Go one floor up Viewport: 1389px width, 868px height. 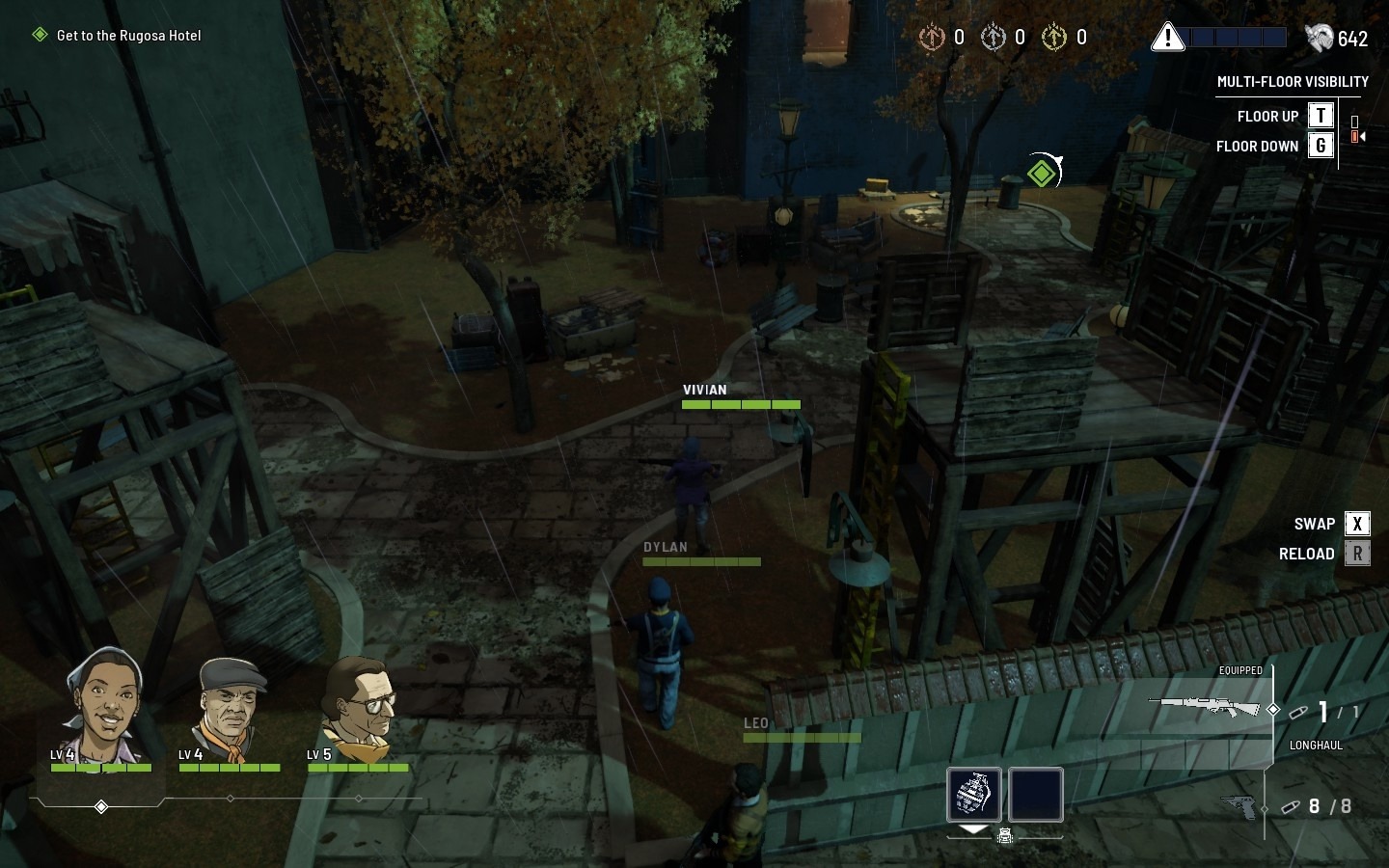(x=1321, y=116)
